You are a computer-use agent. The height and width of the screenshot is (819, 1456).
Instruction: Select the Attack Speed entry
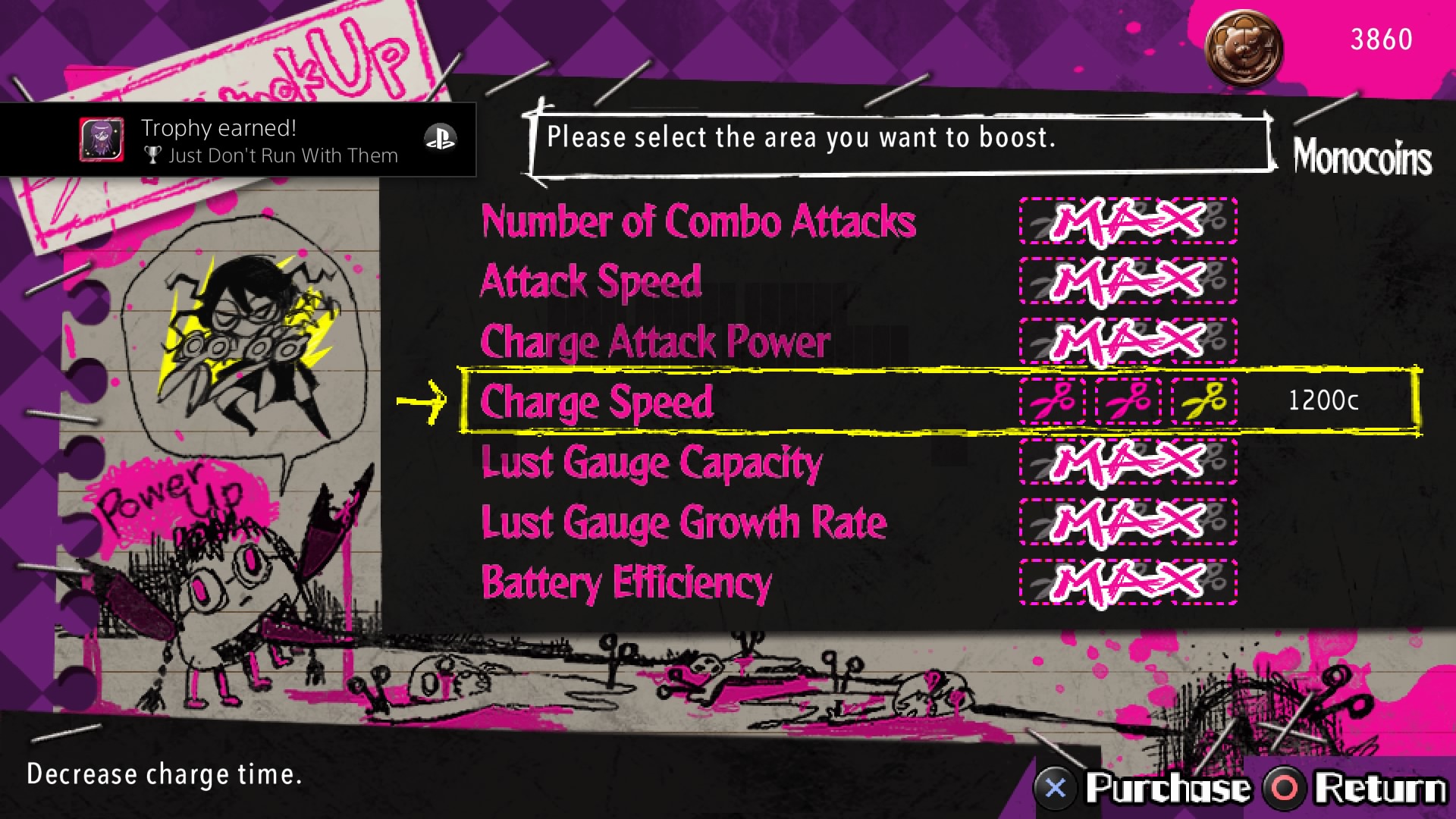pos(590,282)
